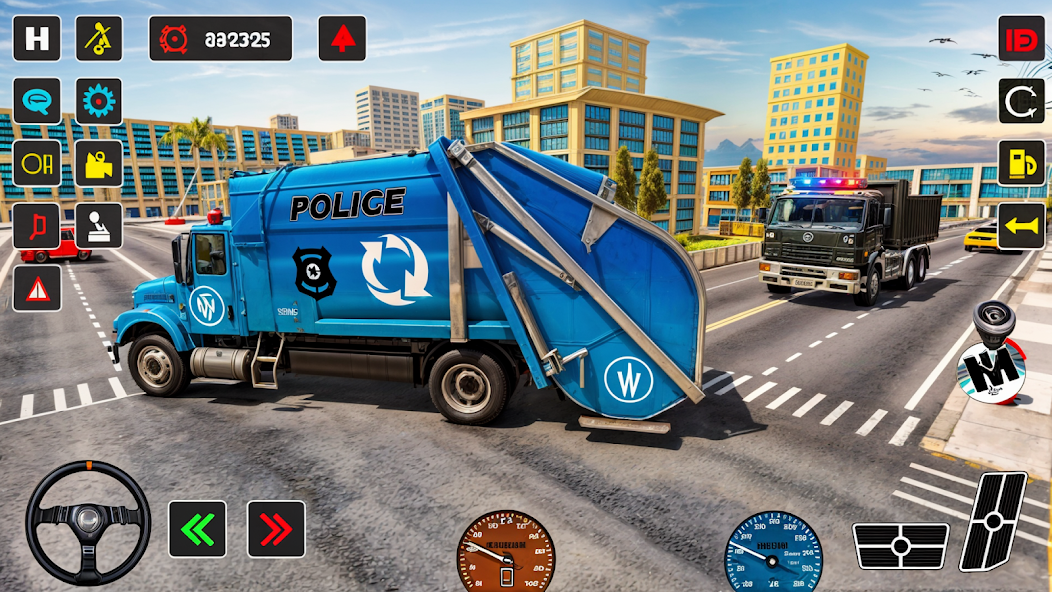The image size is (1052, 592).
Task: Click the white circular reset arrow
Action: pos(1021,101)
